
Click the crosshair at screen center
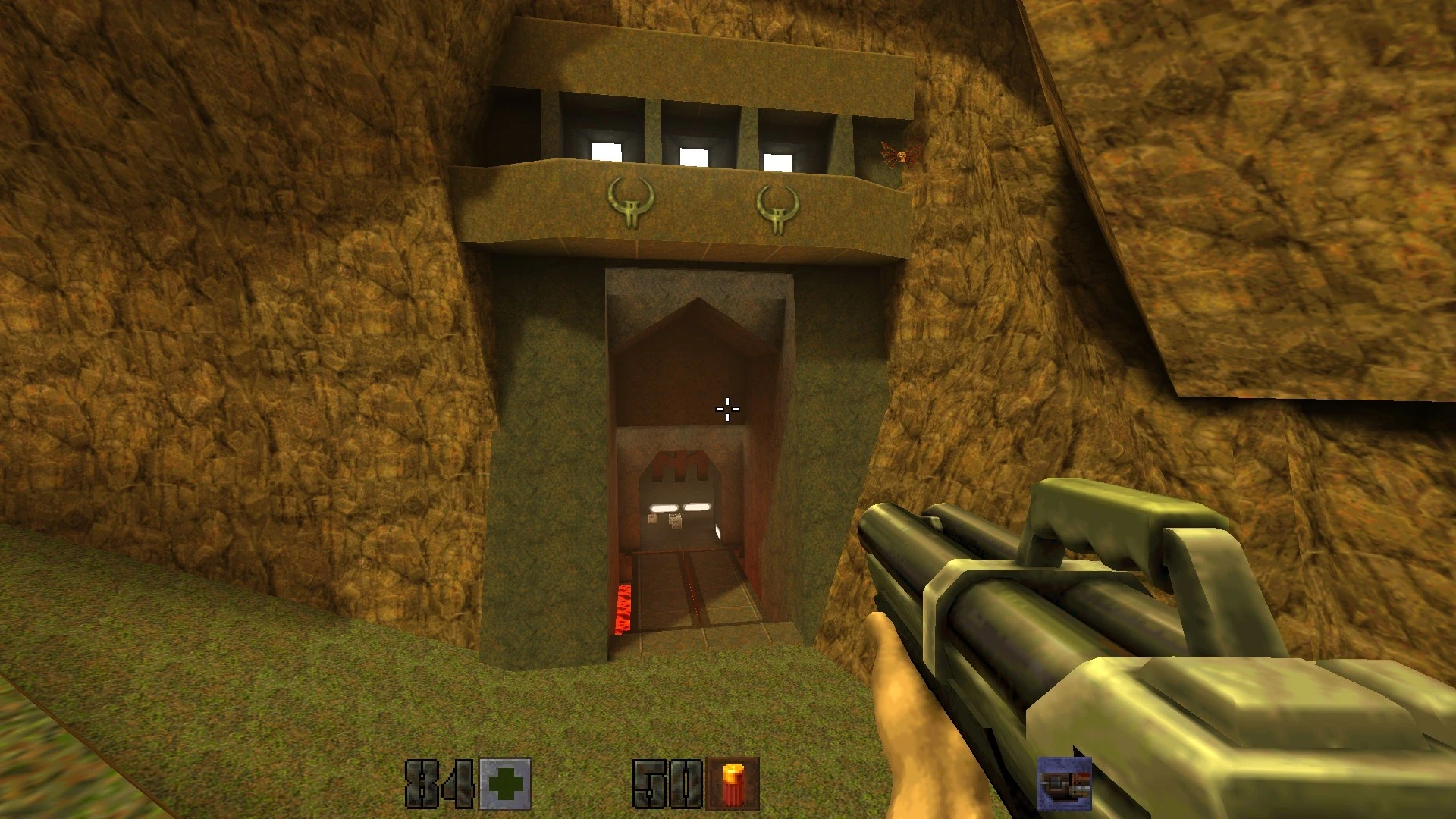pyautogui.click(x=726, y=409)
